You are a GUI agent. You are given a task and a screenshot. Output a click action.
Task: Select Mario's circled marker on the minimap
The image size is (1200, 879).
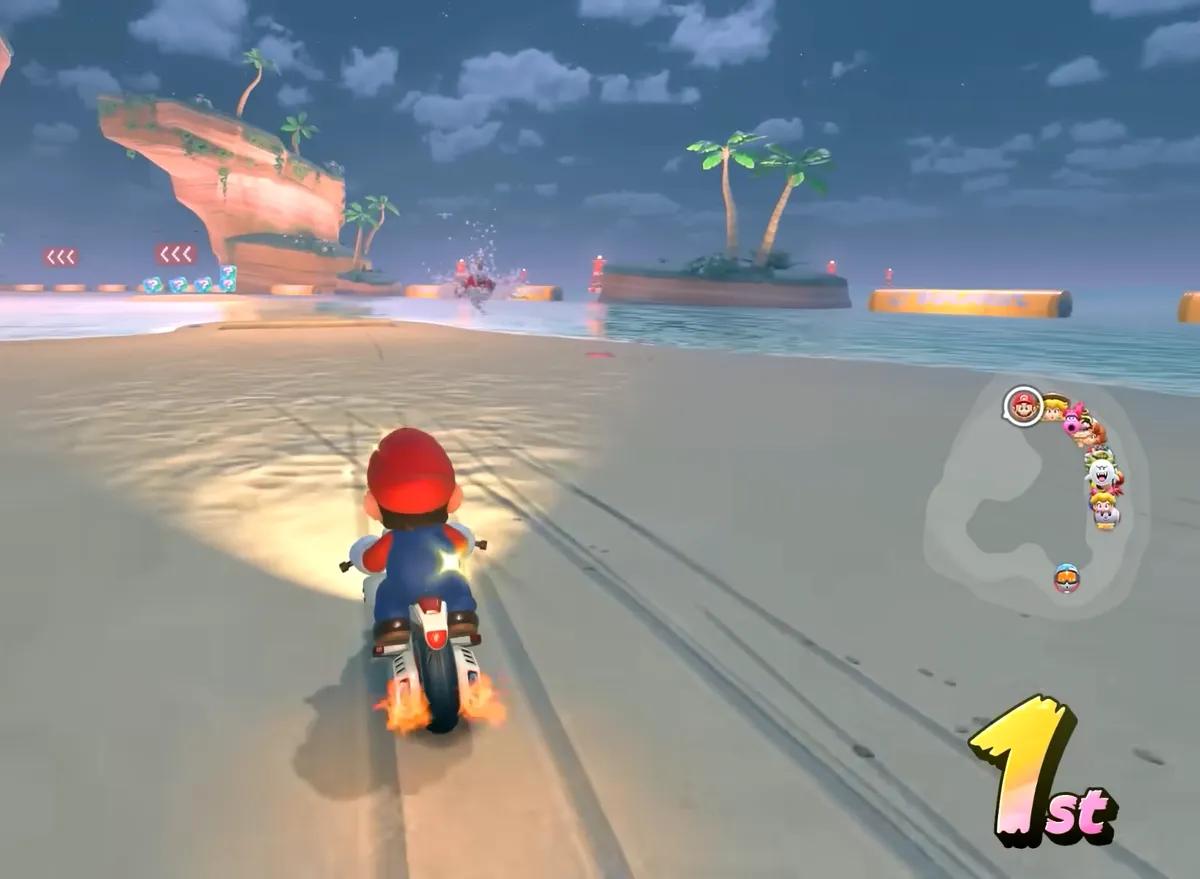[1023, 406]
